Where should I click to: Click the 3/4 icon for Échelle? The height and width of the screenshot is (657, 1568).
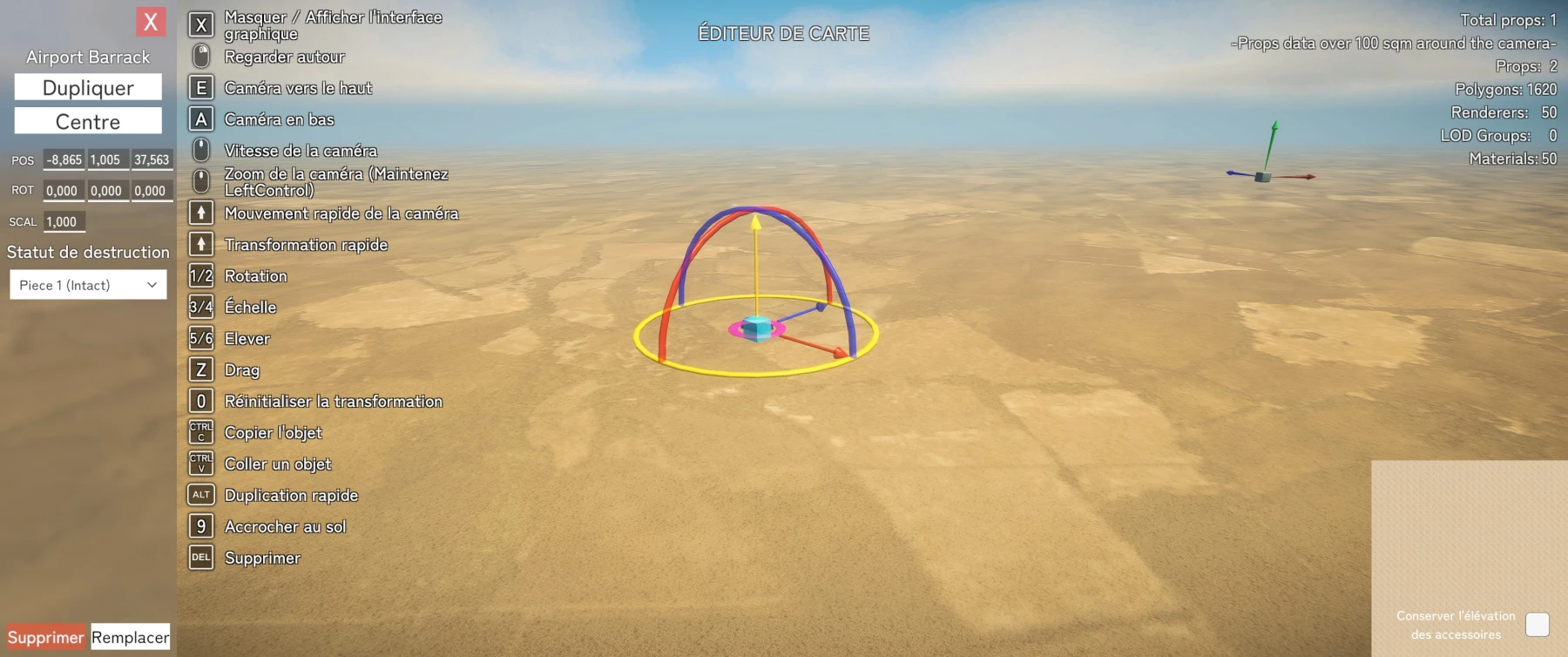200,307
